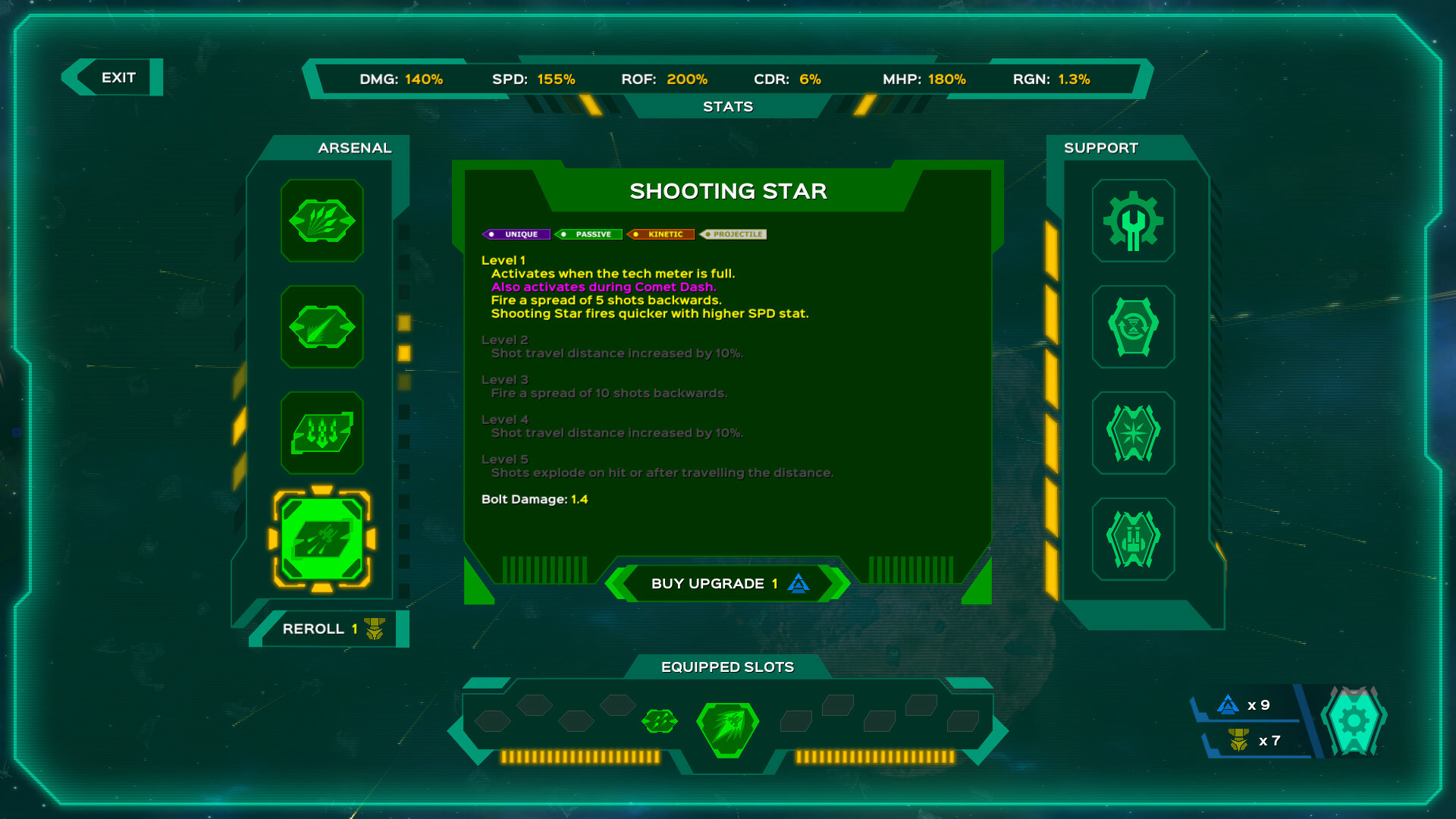Select the piercing dash weapon icon in Arsenal

pos(322,327)
